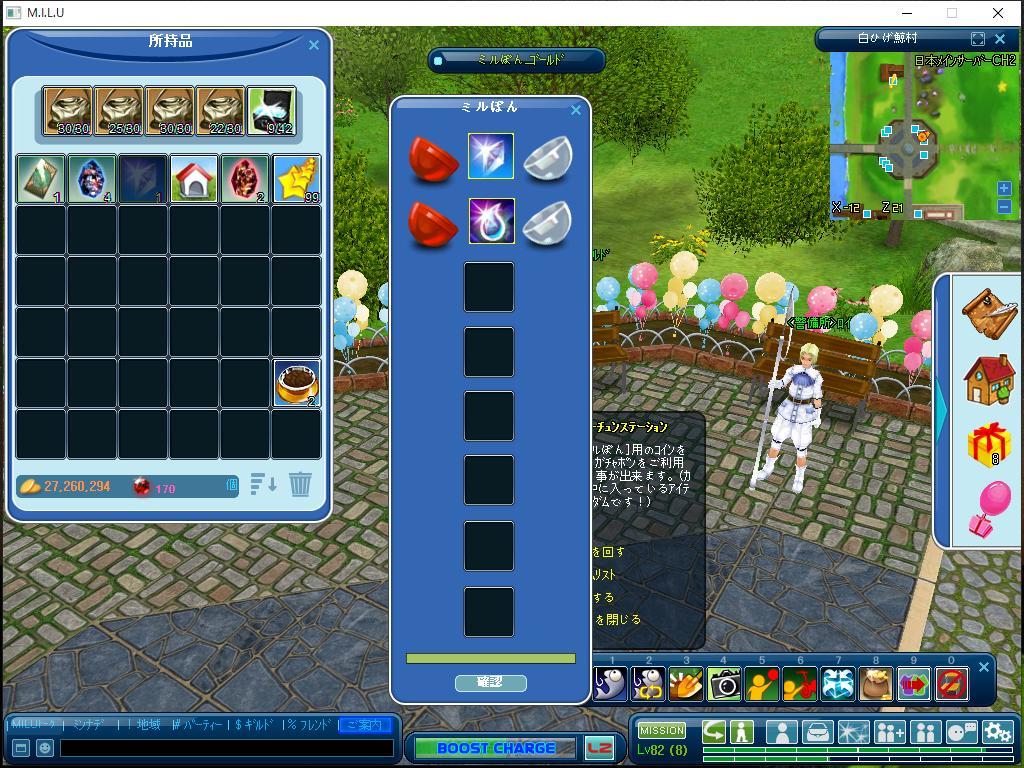Open the black bag with 9/42 slots
The height and width of the screenshot is (768, 1024).
[271, 110]
